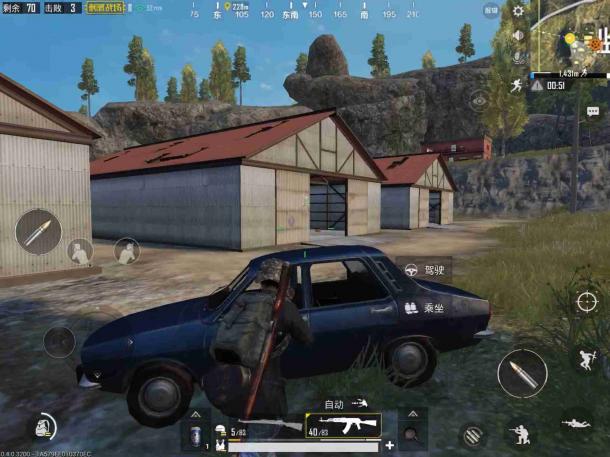Tap the jump button
Screen dimensions: 610x457
[x=585, y=358]
